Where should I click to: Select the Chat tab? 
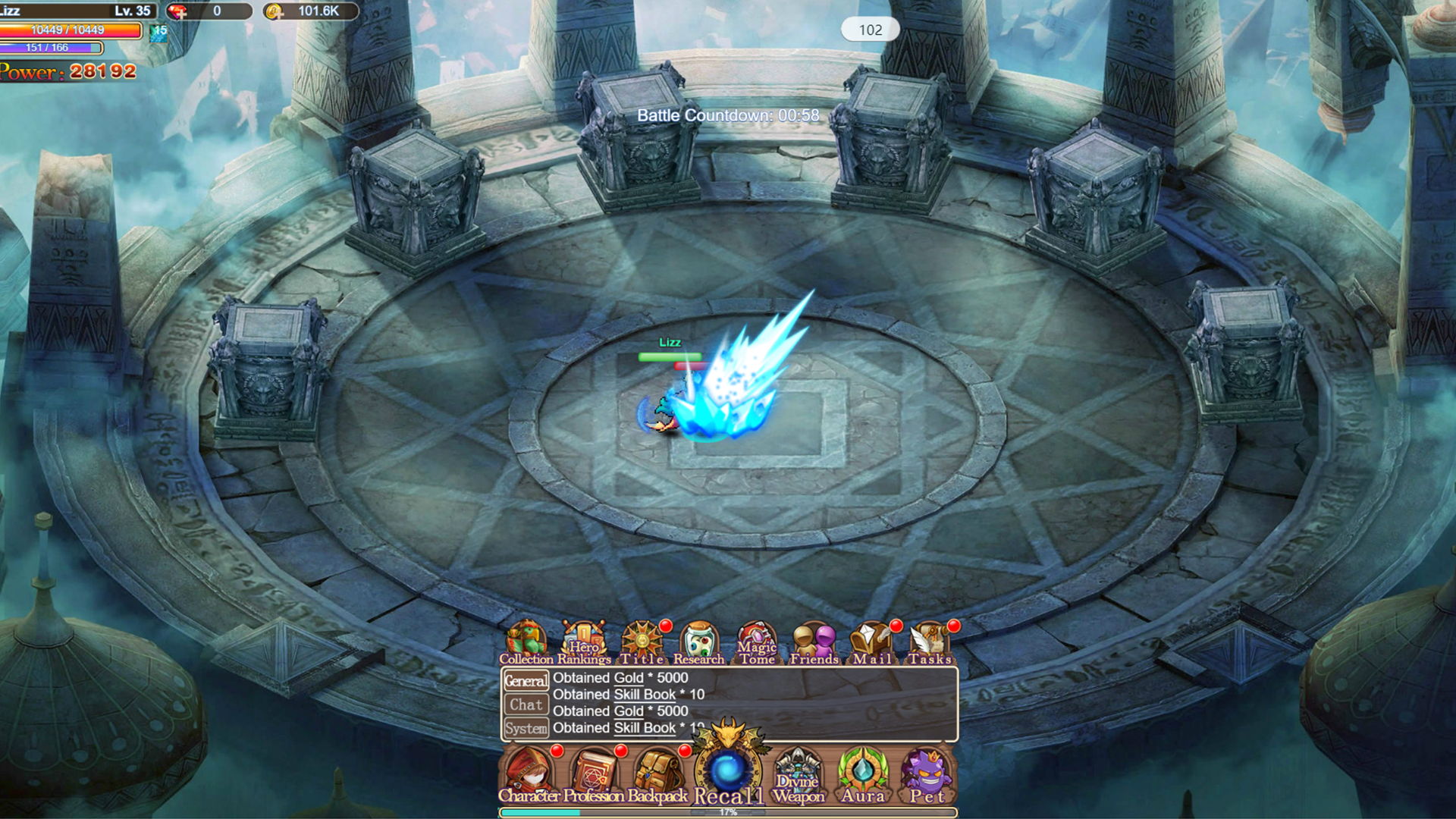click(x=526, y=704)
